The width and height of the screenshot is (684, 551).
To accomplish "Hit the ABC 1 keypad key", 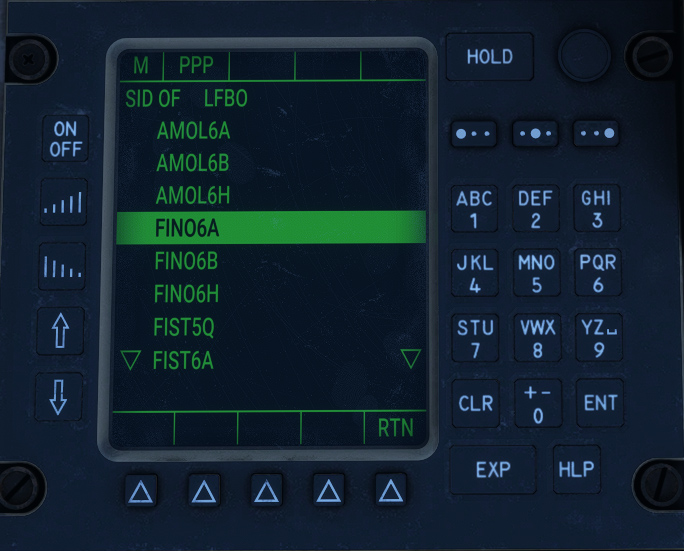I will (474, 209).
